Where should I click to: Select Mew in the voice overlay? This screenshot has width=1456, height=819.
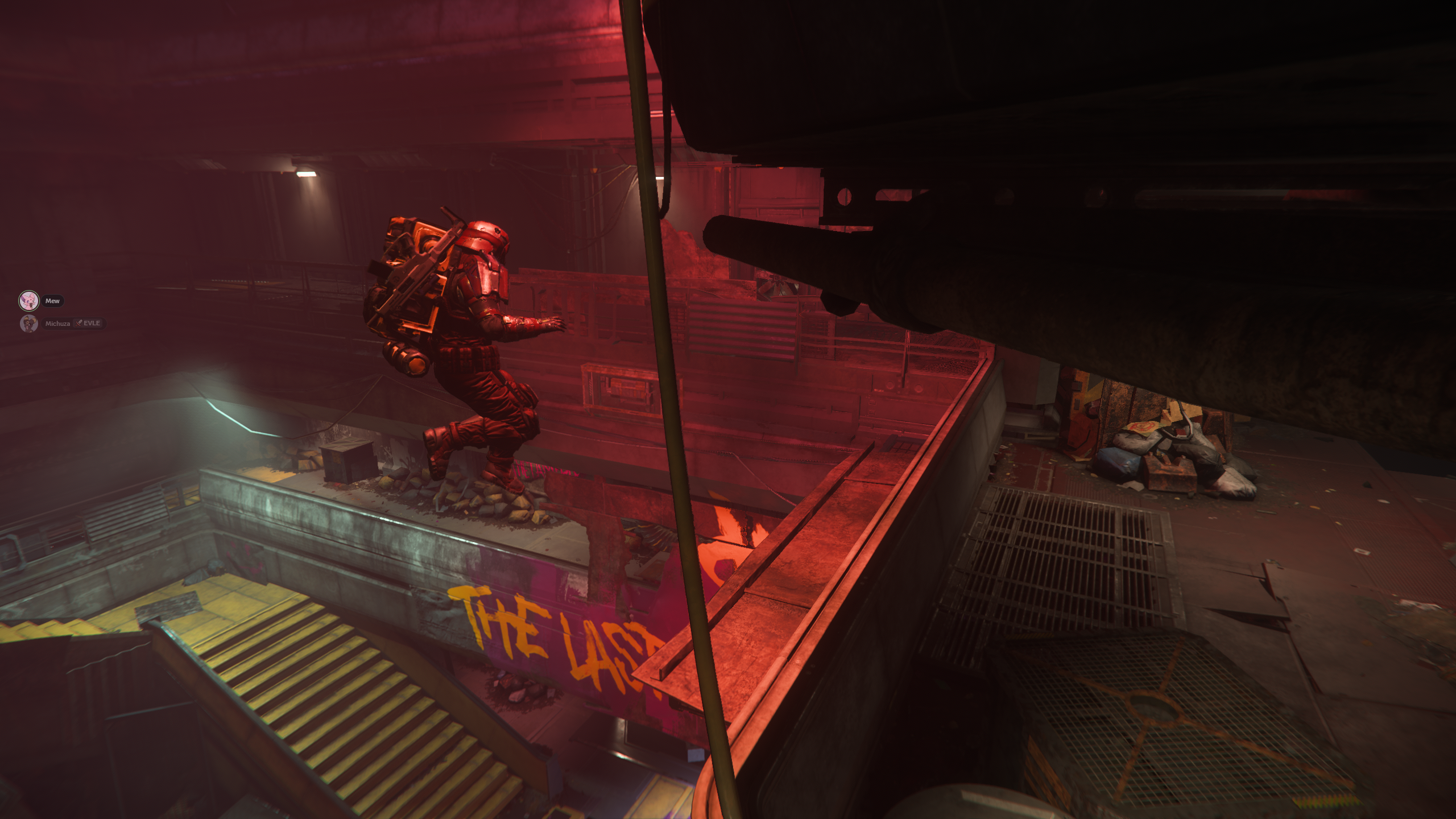point(52,301)
